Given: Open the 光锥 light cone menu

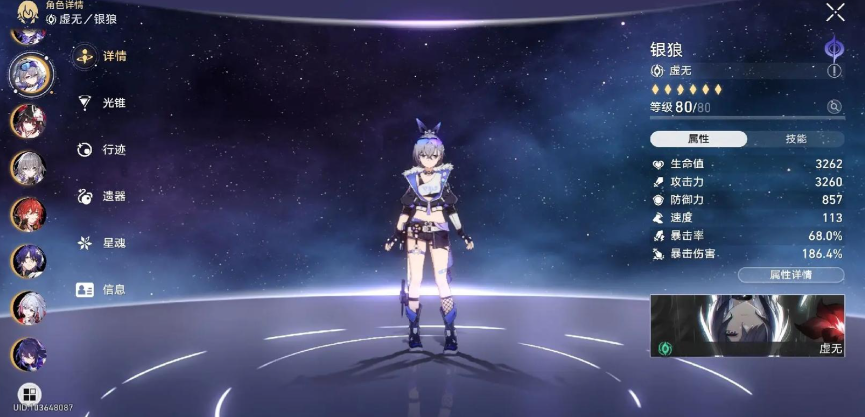Looking at the screenshot, I should tap(103, 103).
